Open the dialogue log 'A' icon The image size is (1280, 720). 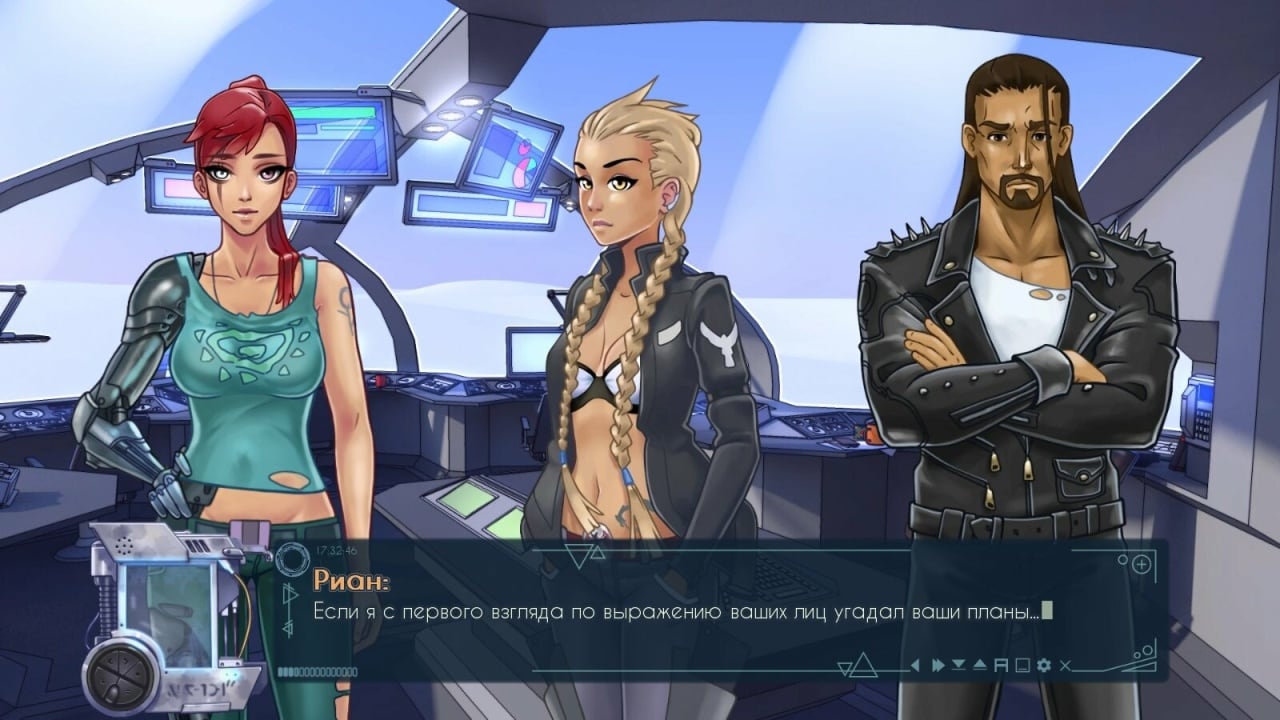(x=1000, y=665)
